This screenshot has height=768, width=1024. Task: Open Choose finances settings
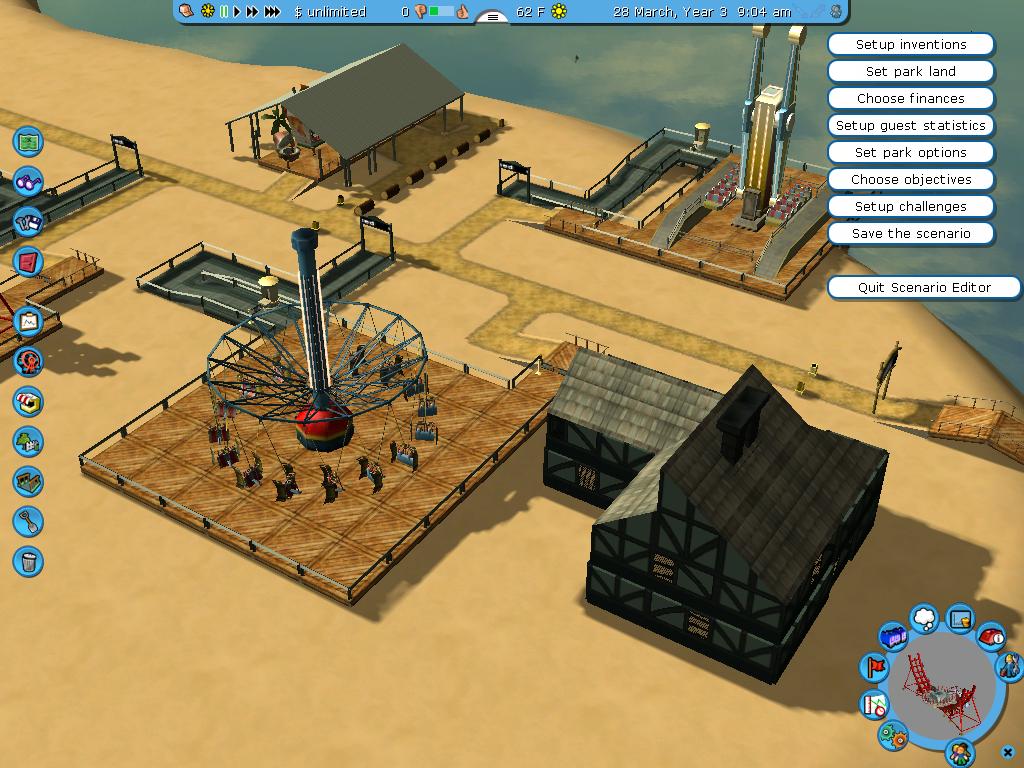tap(911, 99)
